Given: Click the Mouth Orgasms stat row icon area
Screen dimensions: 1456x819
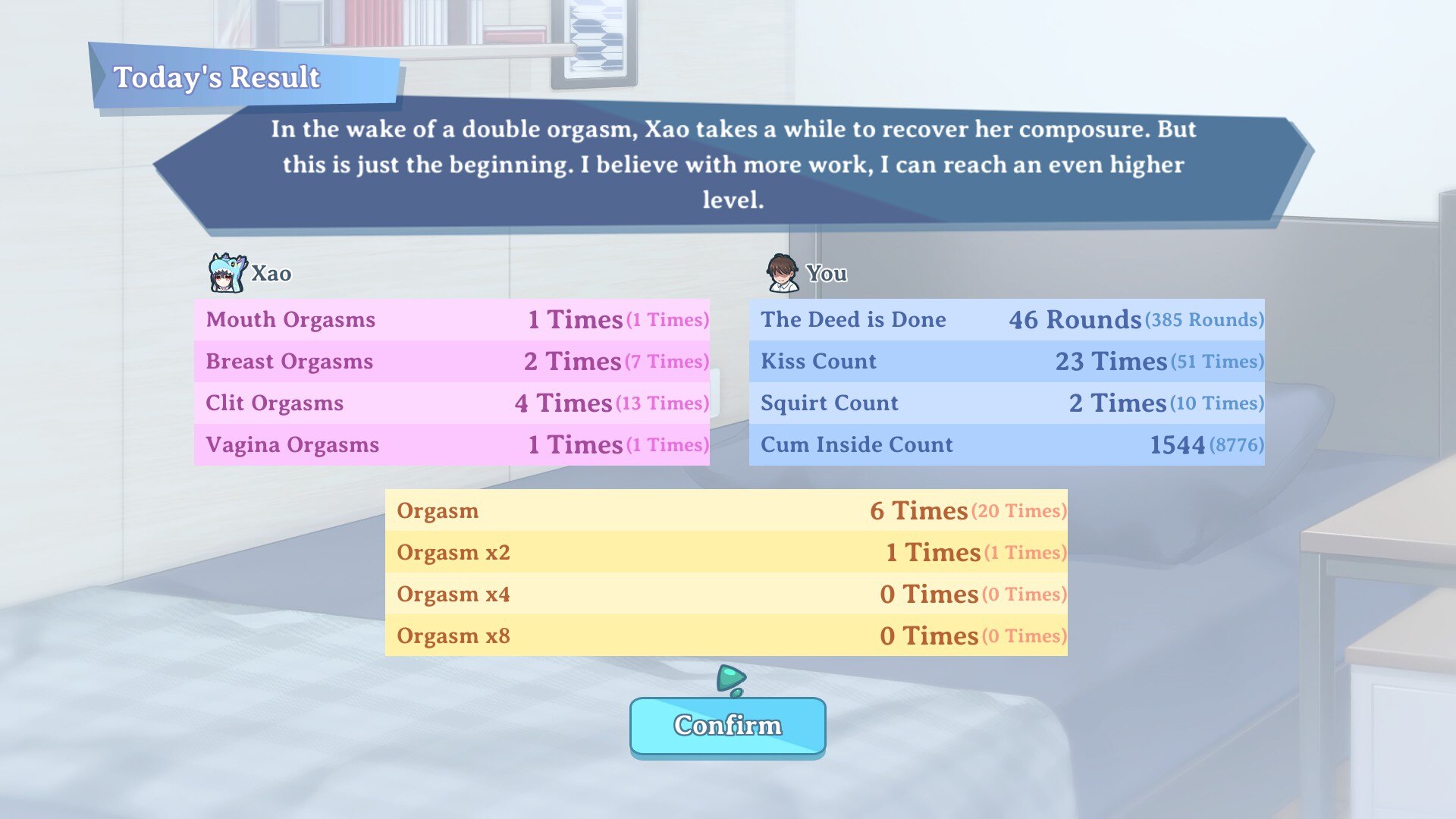Looking at the screenshot, I should pos(290,319).
